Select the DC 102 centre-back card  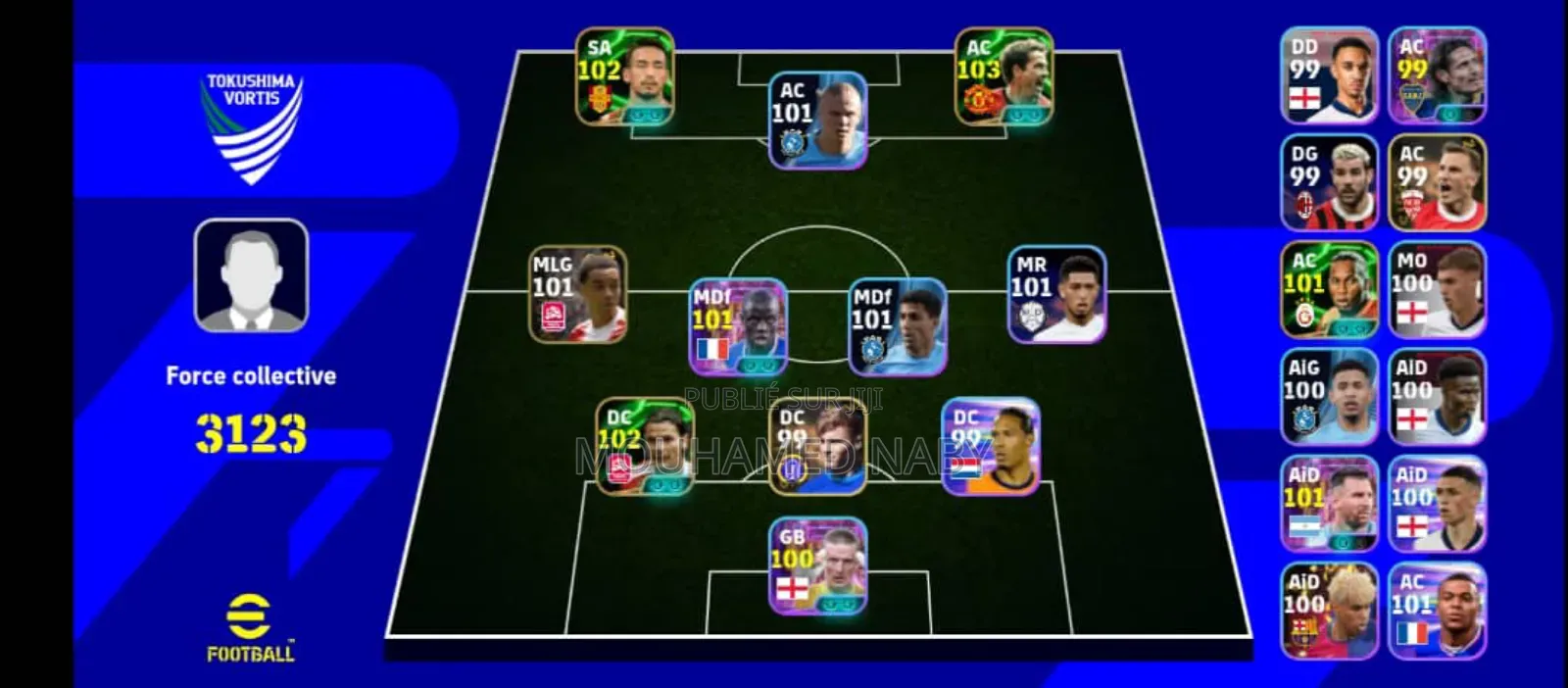click(645, 447)
